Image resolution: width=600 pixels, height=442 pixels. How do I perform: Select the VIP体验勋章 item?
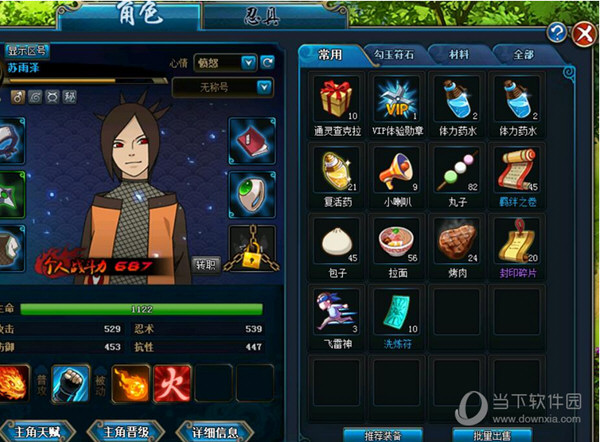click(x=395, y=98)
